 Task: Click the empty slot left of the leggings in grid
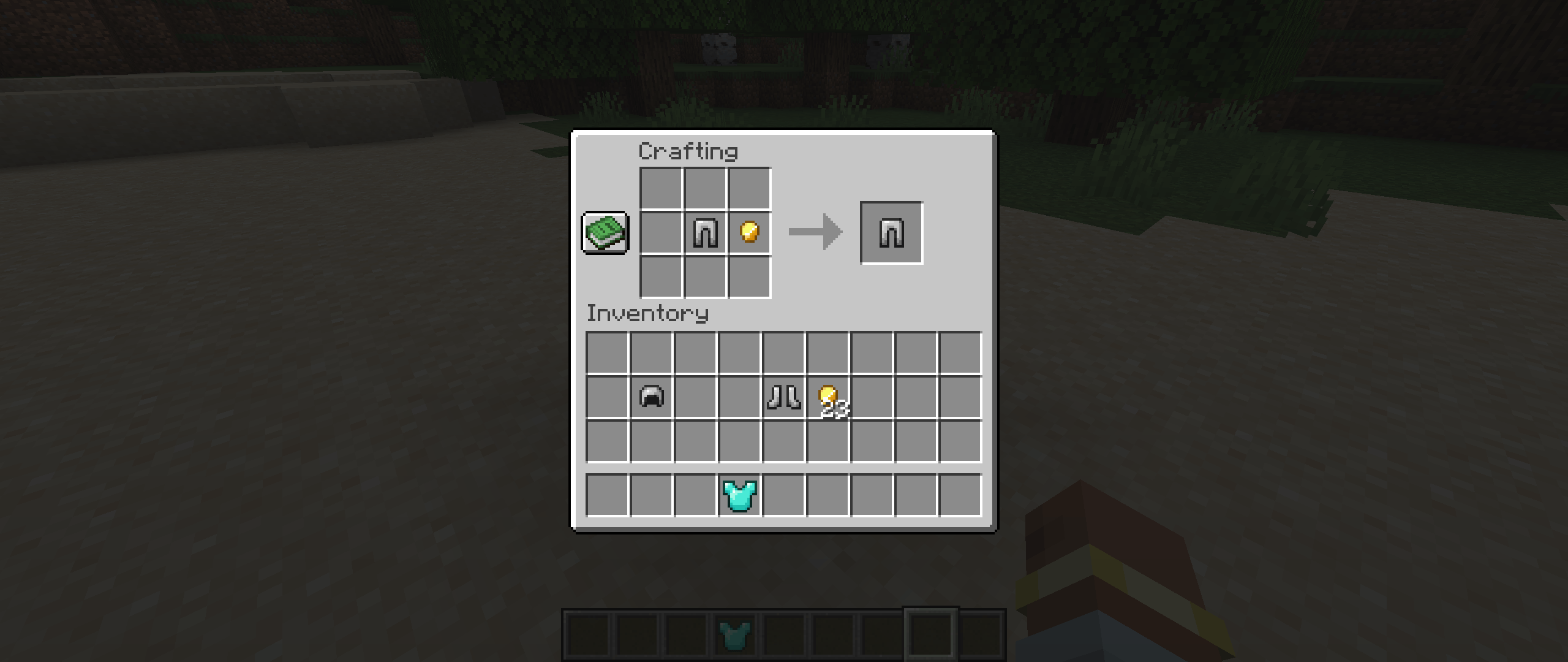(x=660, y=233)
